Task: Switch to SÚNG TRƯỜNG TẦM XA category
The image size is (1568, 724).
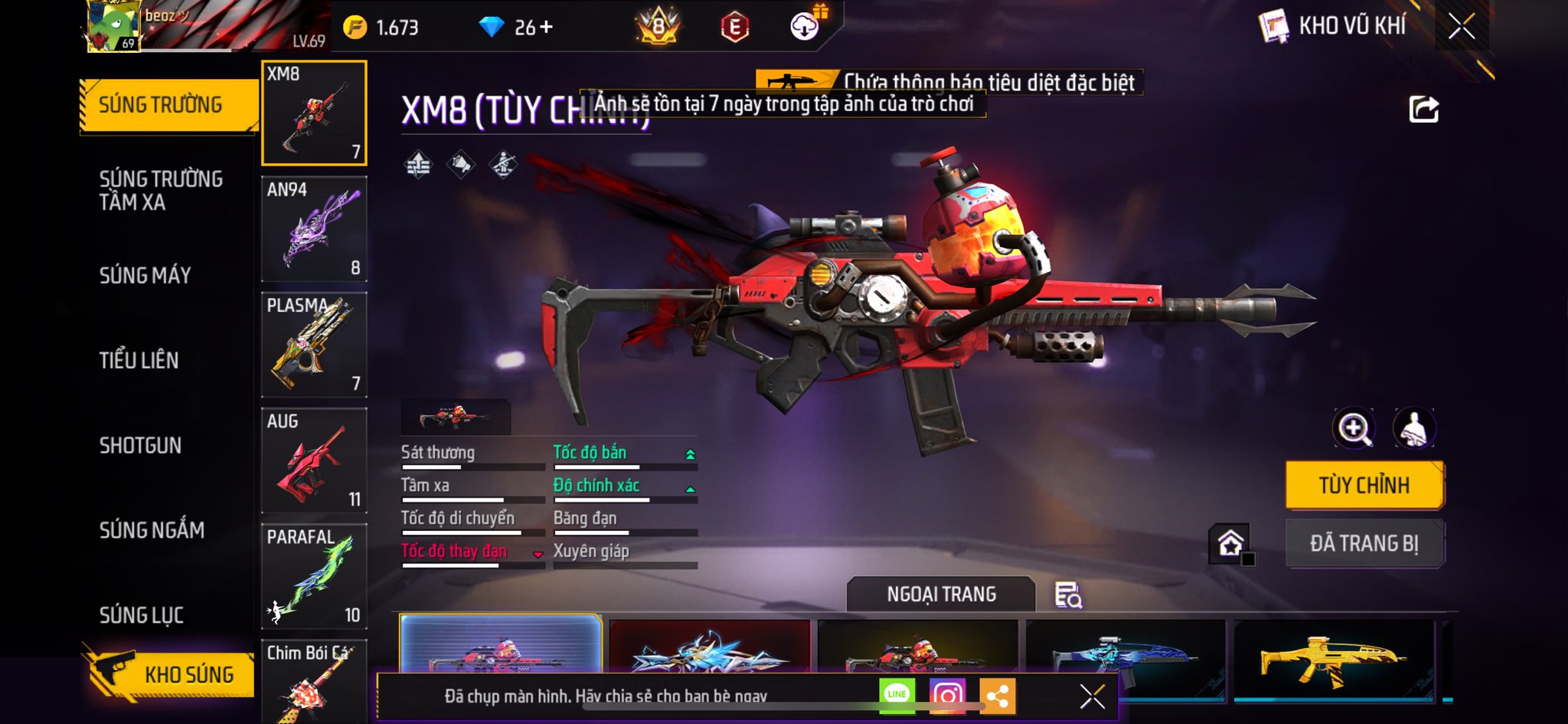Action: pos(161,190)
